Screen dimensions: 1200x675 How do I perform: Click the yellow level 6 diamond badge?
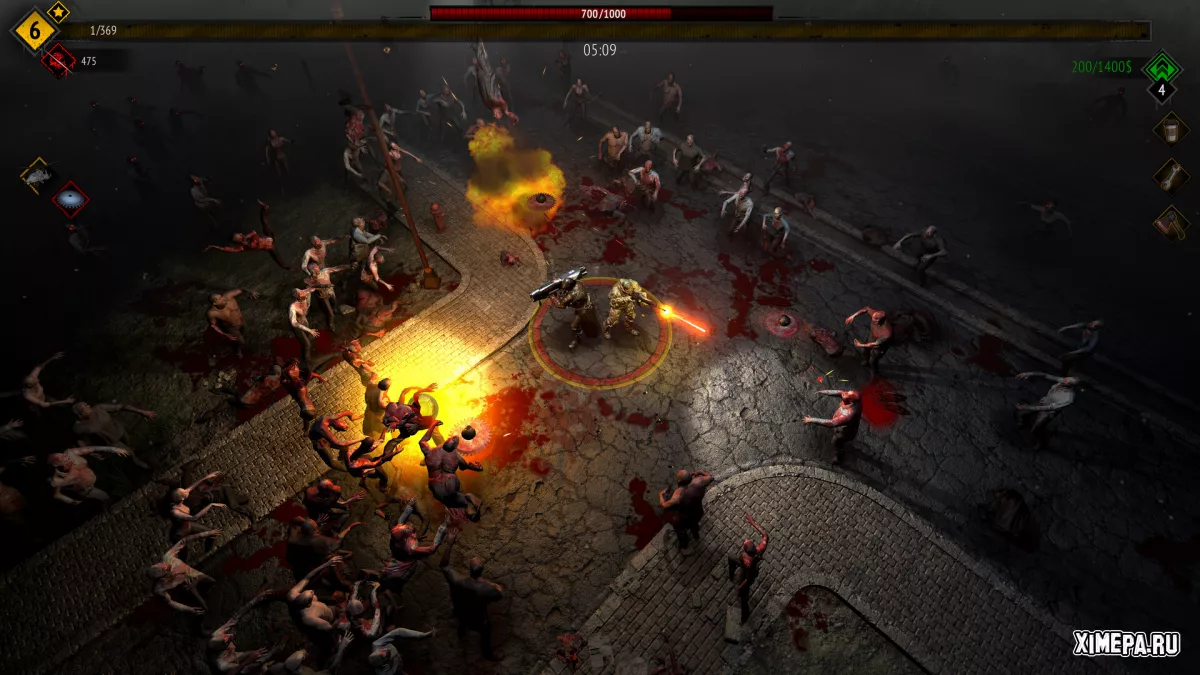[x=33, y=31]
